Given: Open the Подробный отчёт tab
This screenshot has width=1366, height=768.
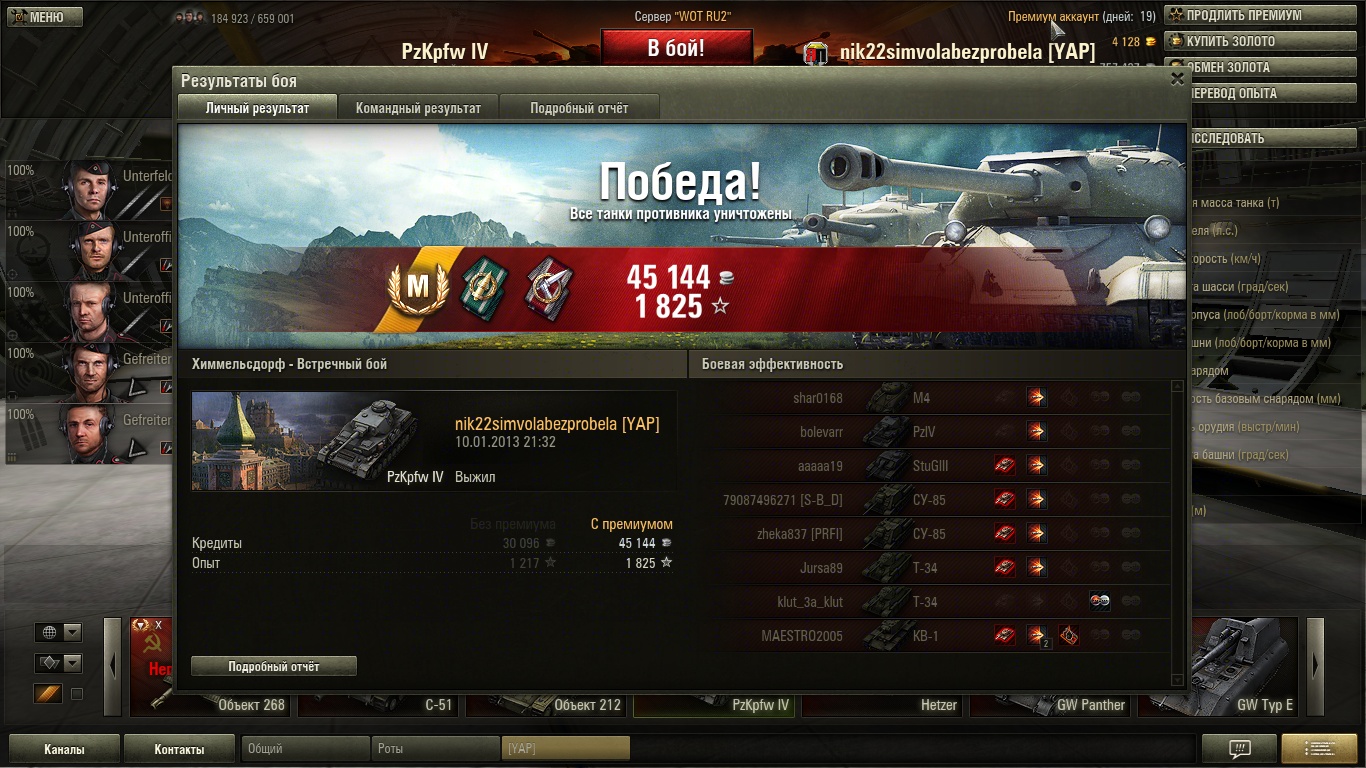Looking at the screenshot, I should pos(579,108).
